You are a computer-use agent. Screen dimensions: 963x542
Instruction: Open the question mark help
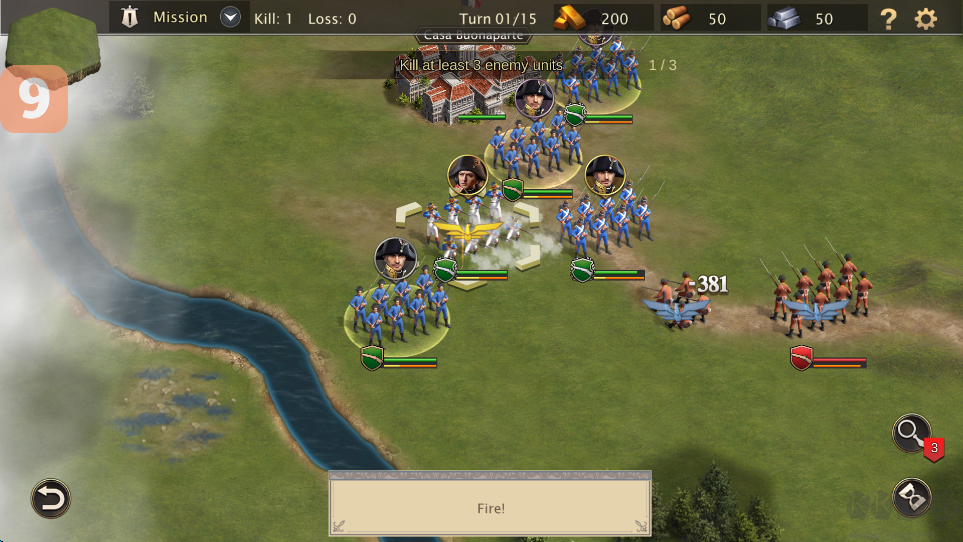tap(888, 18)
